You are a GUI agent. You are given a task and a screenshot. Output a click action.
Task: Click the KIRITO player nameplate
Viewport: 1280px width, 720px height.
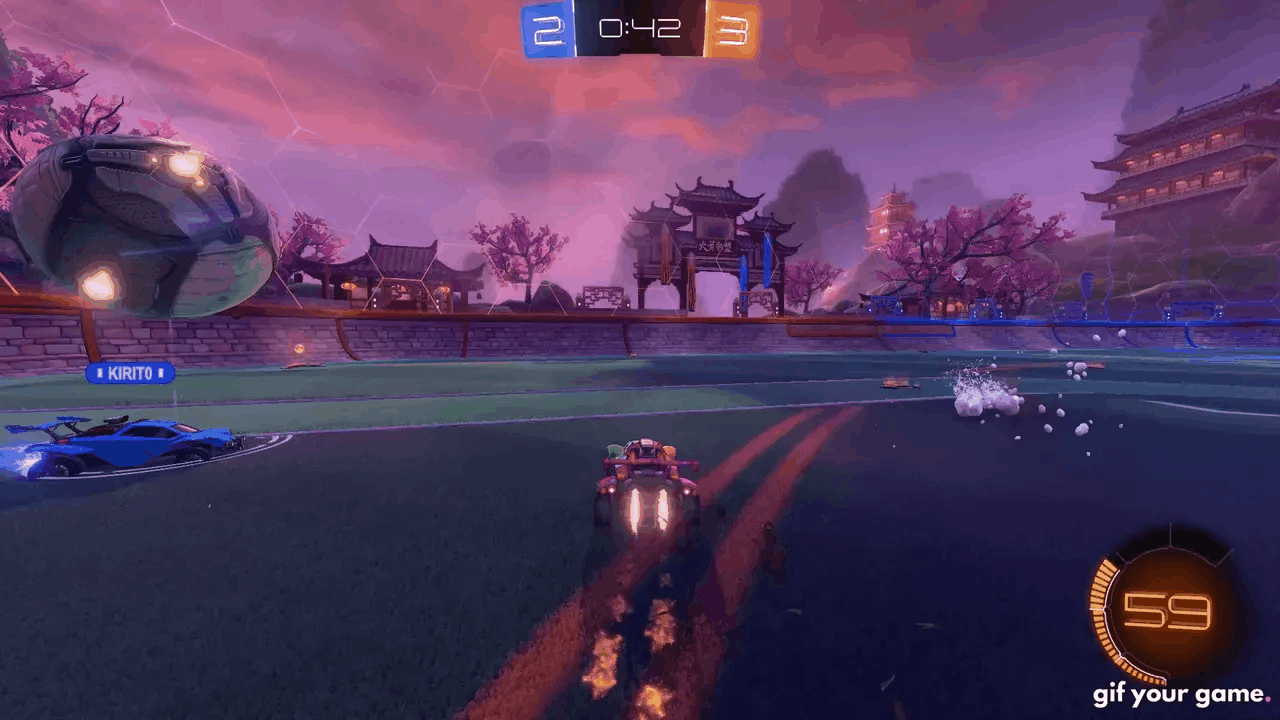131,373
